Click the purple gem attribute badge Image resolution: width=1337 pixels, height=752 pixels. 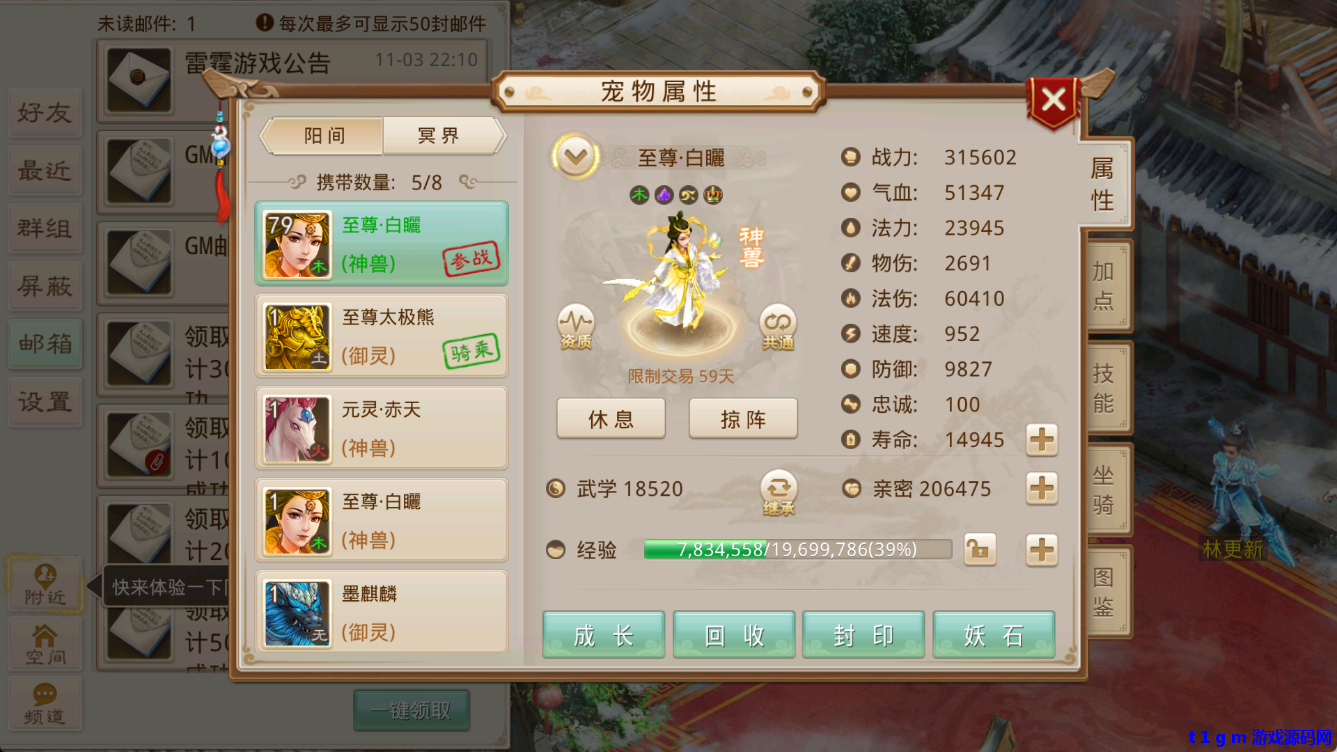[x=663, y=196]
